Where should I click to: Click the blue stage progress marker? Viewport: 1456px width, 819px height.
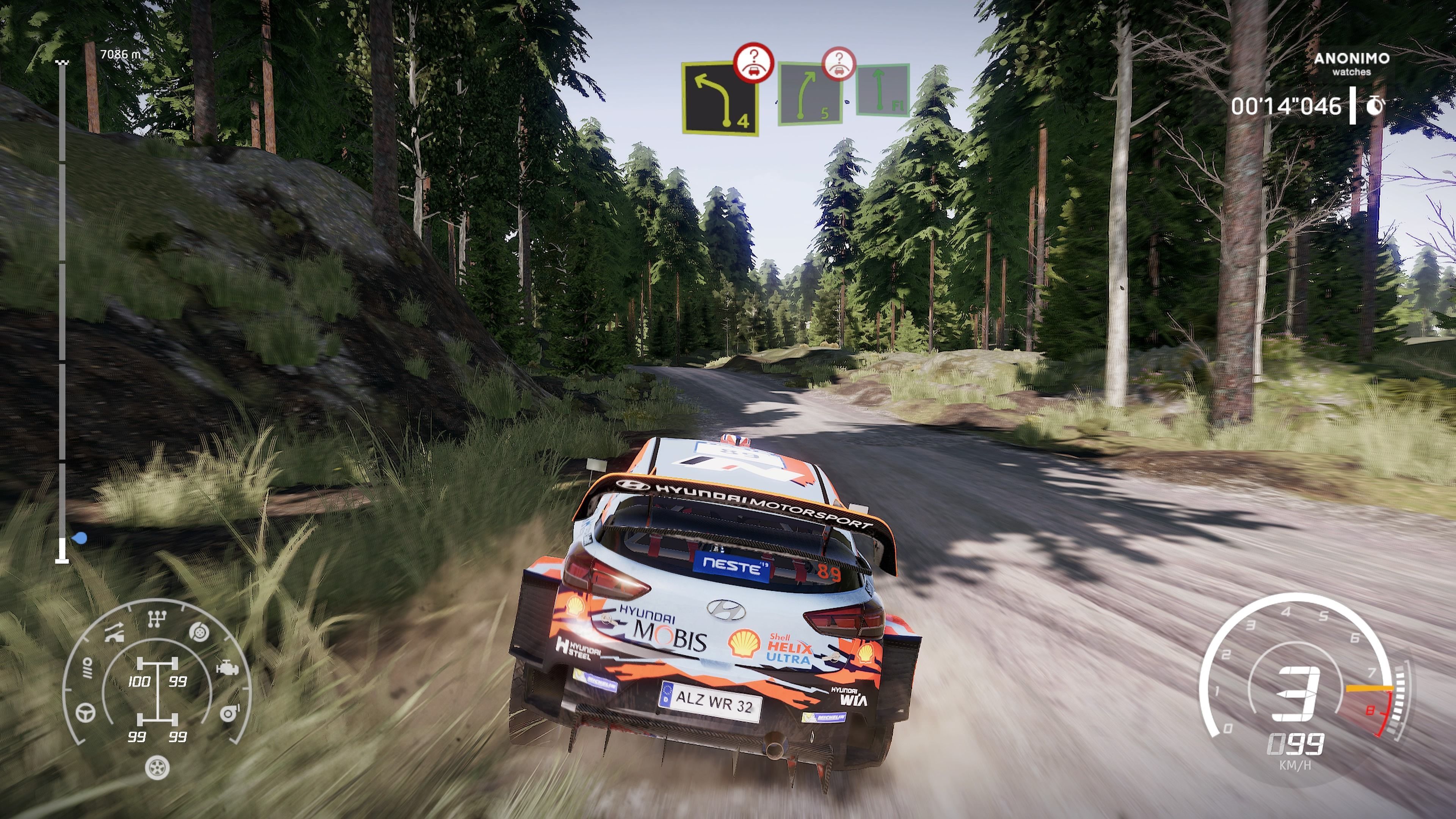(80, 539)
